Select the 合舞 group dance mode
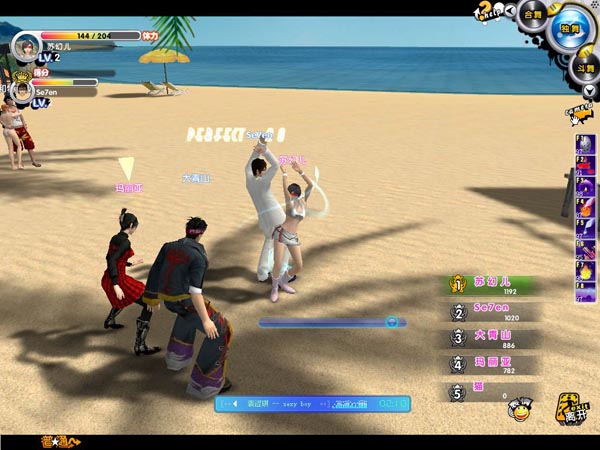The width and height of the screenshot is (600, 450). coord(532,14)
